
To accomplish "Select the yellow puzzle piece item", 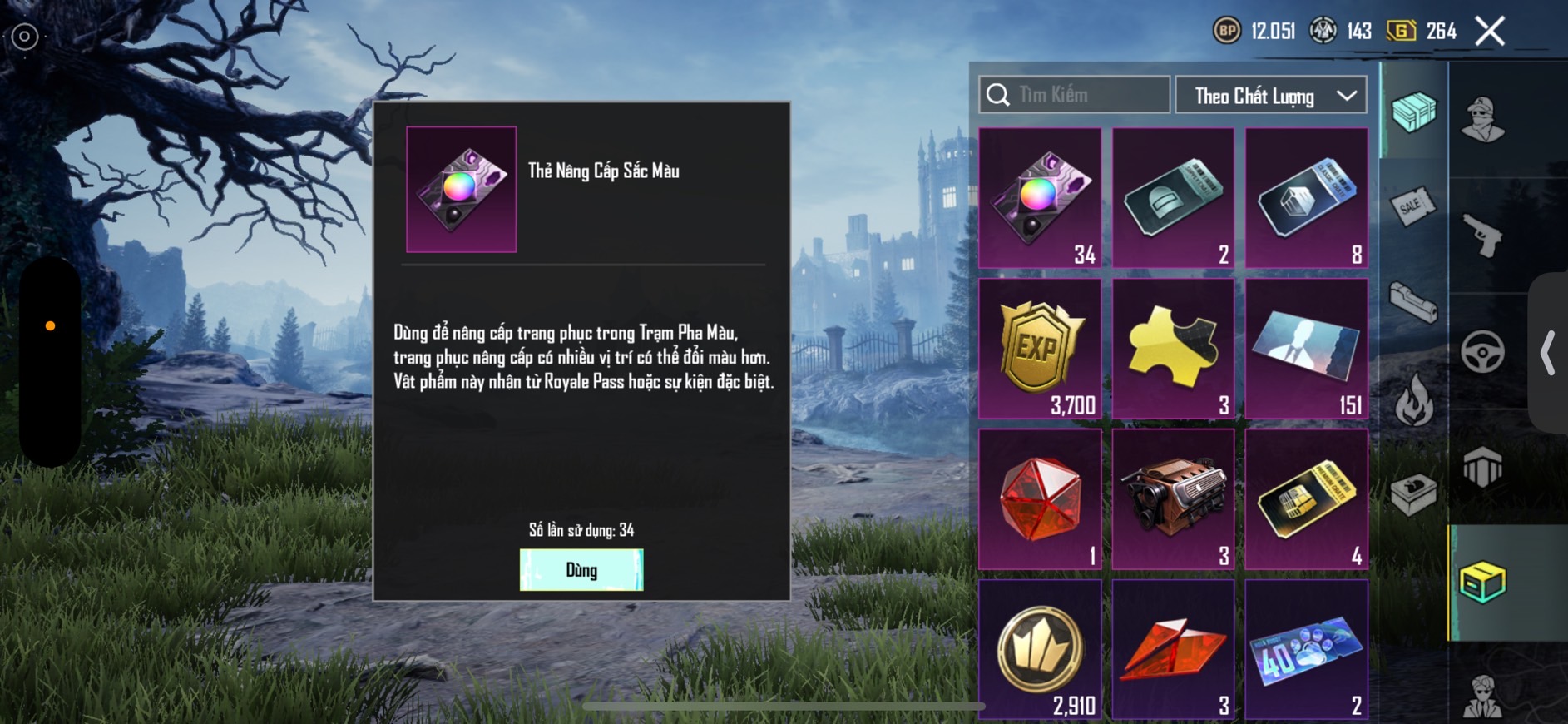I will tap(1173, 349).
